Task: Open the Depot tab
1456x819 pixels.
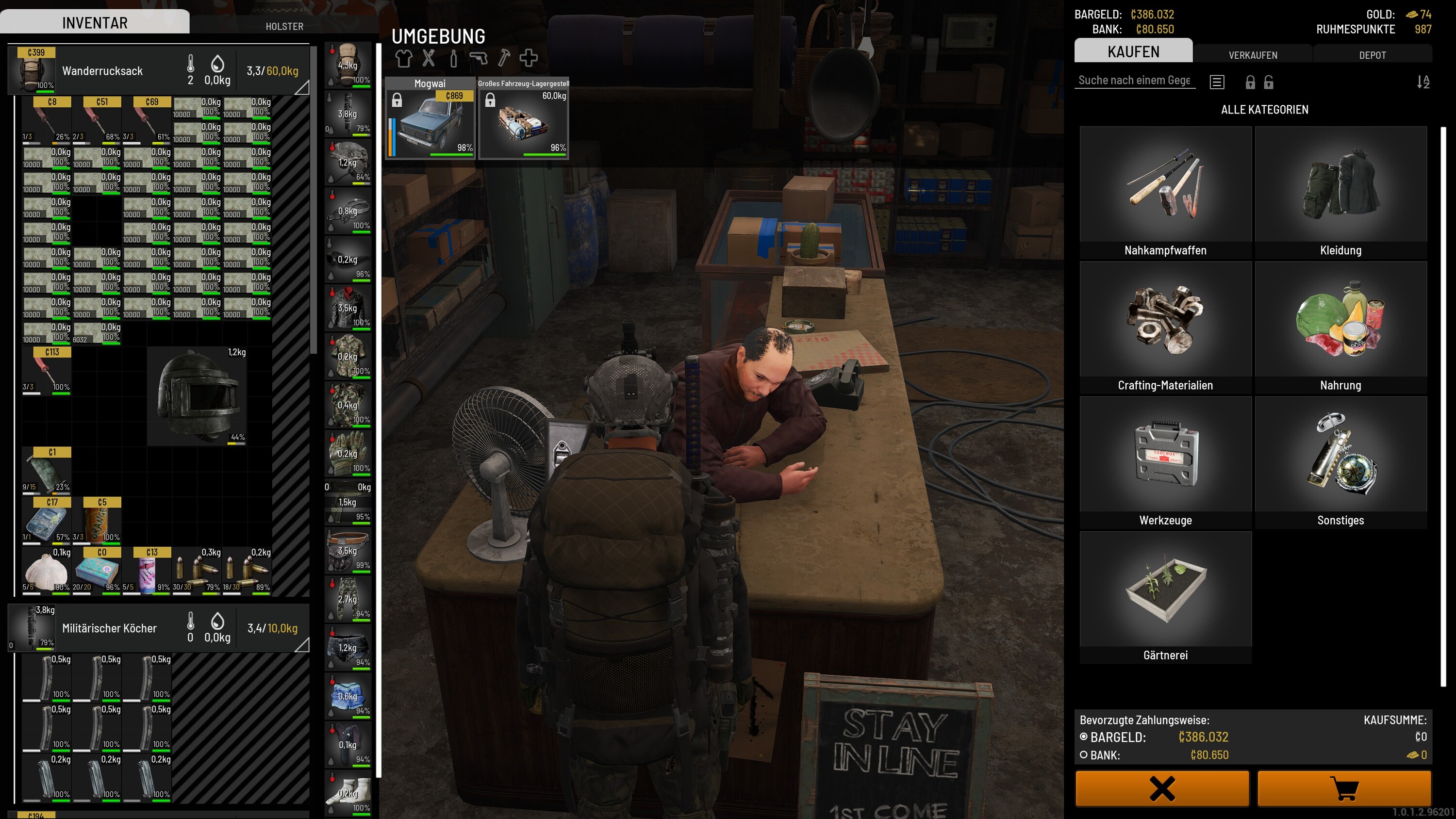Action: tap(1372, 55)
